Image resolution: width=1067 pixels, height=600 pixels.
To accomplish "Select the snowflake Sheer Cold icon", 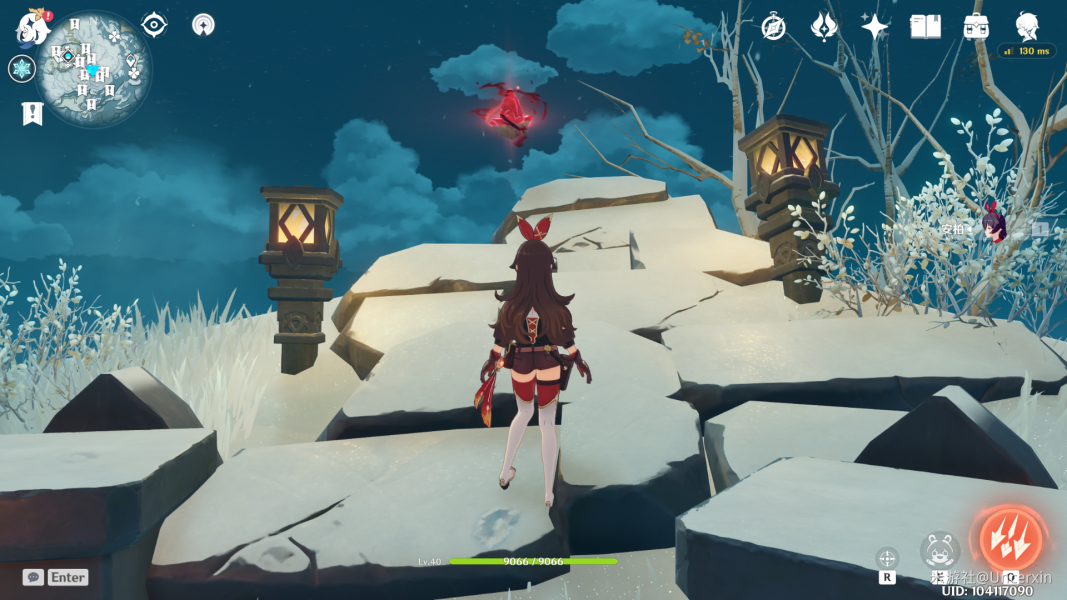I will (x=22, y=69).
